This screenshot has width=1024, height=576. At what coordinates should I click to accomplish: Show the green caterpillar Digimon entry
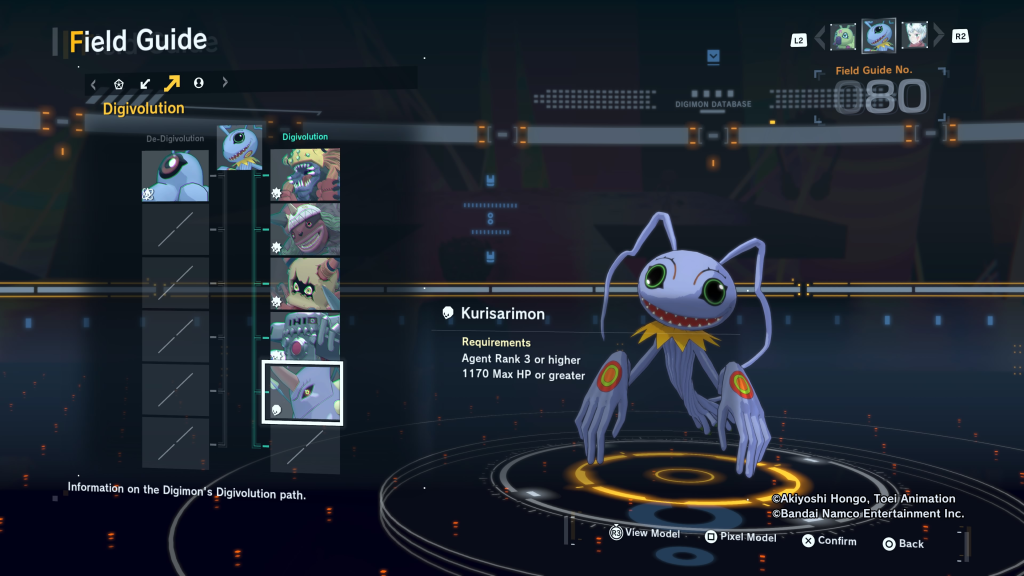(844, 37)
